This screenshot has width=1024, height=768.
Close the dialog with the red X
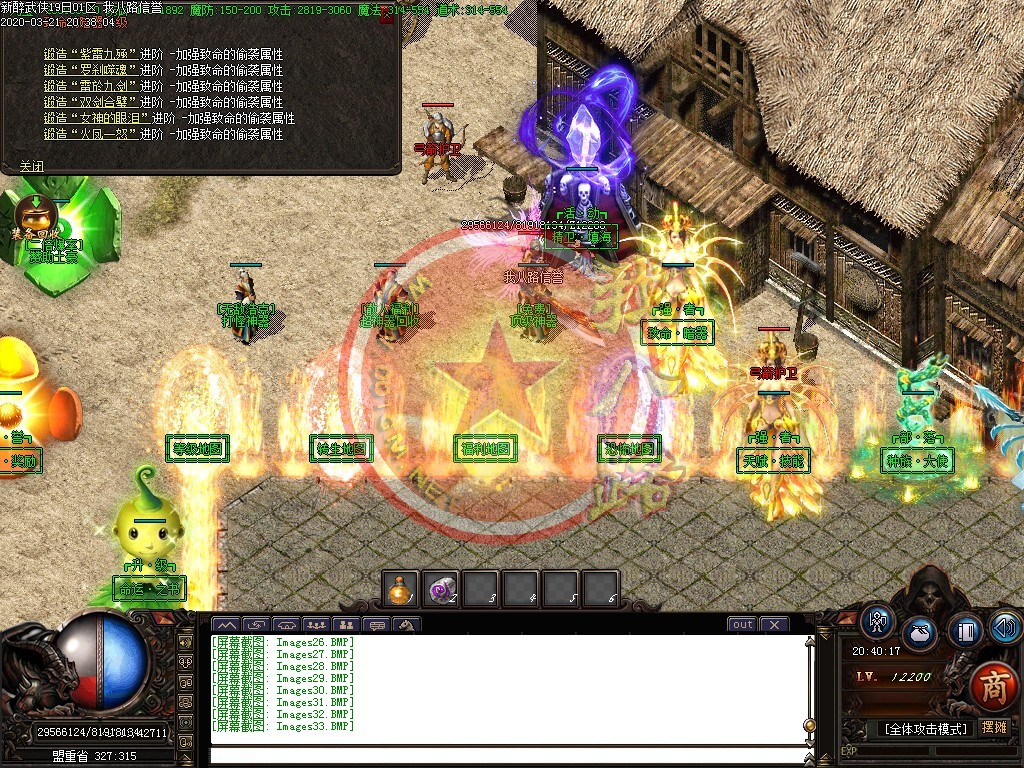(387, 16)
